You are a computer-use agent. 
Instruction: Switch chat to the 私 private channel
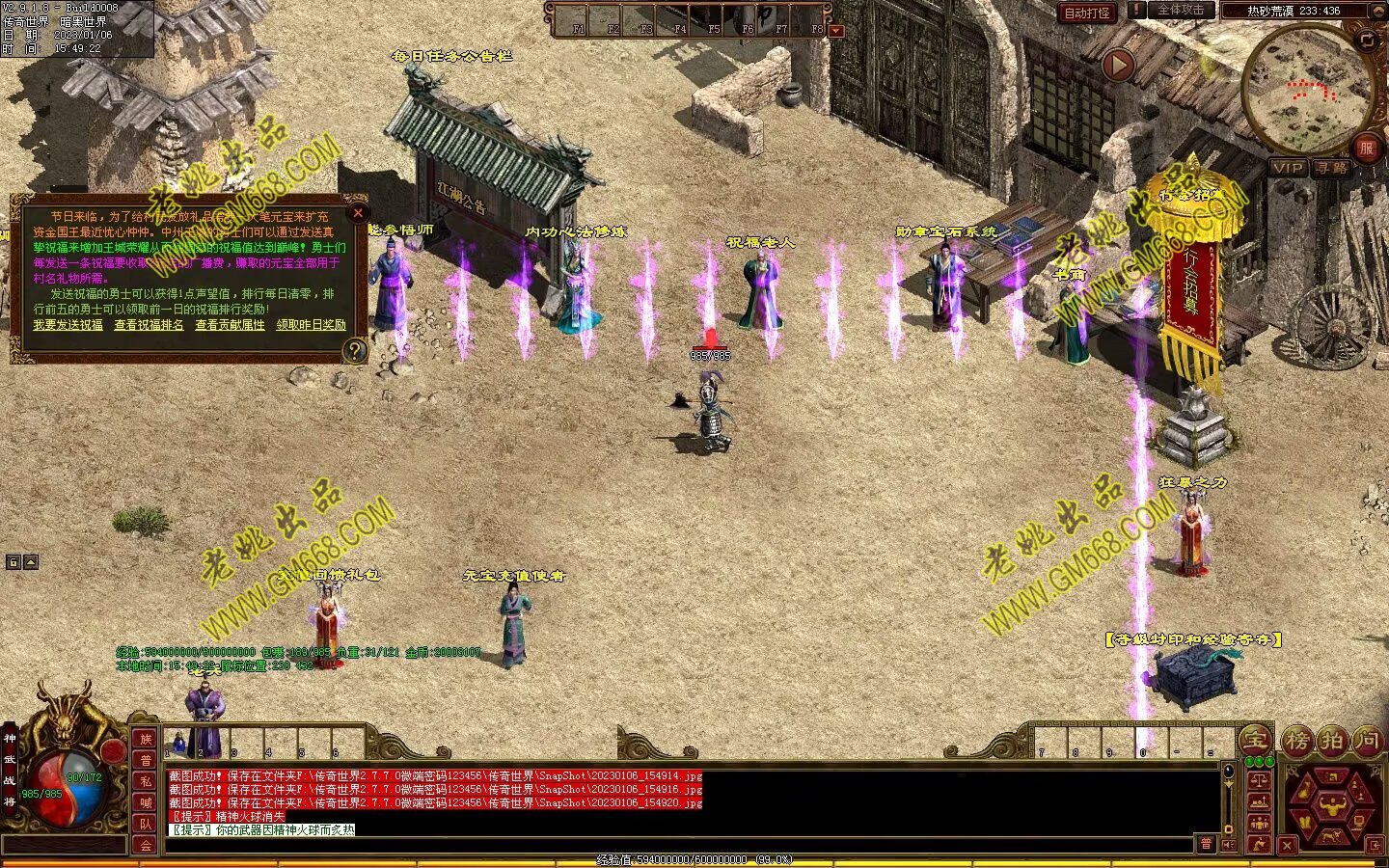(x=146, y=782)
